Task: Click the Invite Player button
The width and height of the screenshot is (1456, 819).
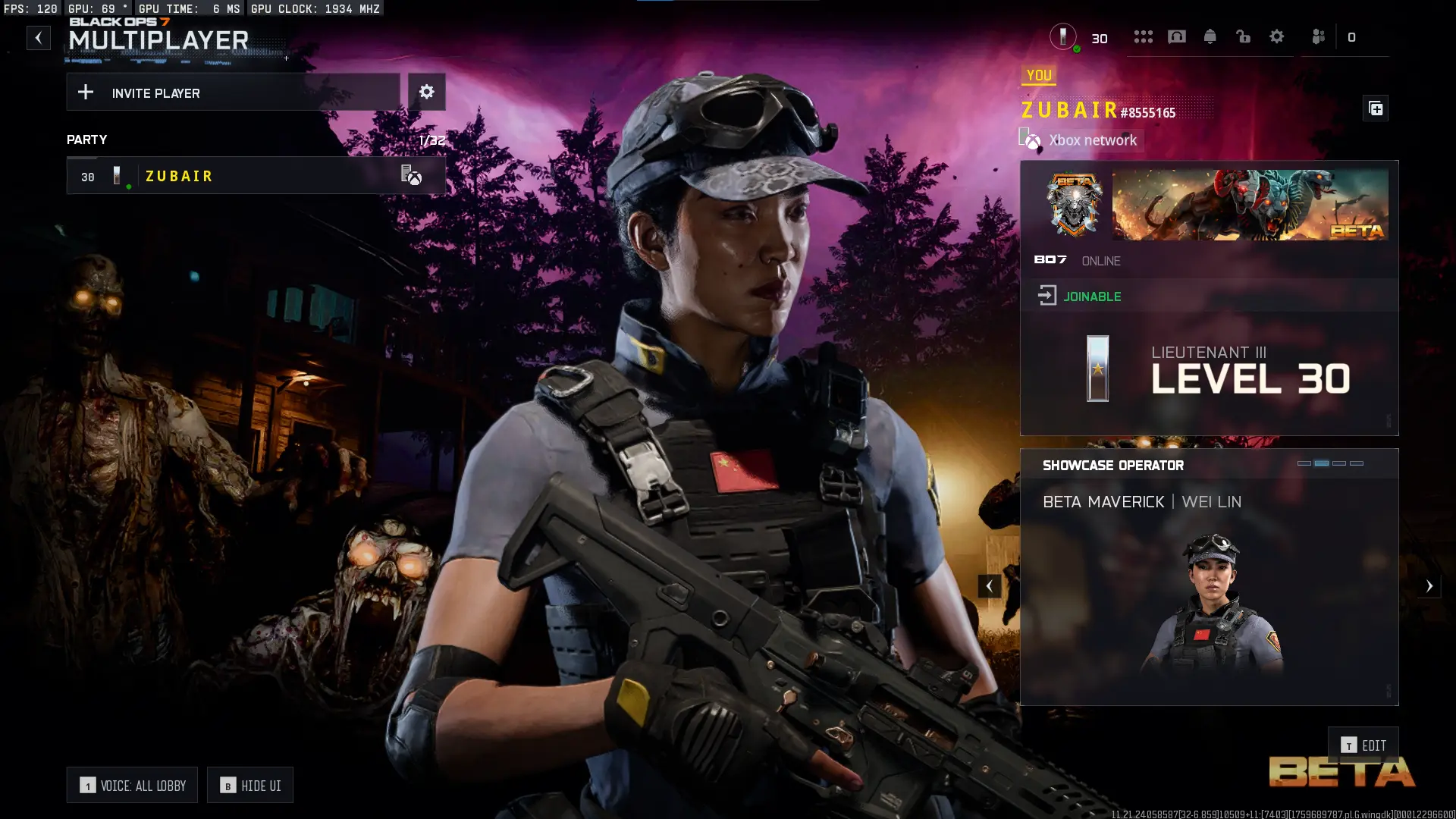Action: [x=233, y=93]
